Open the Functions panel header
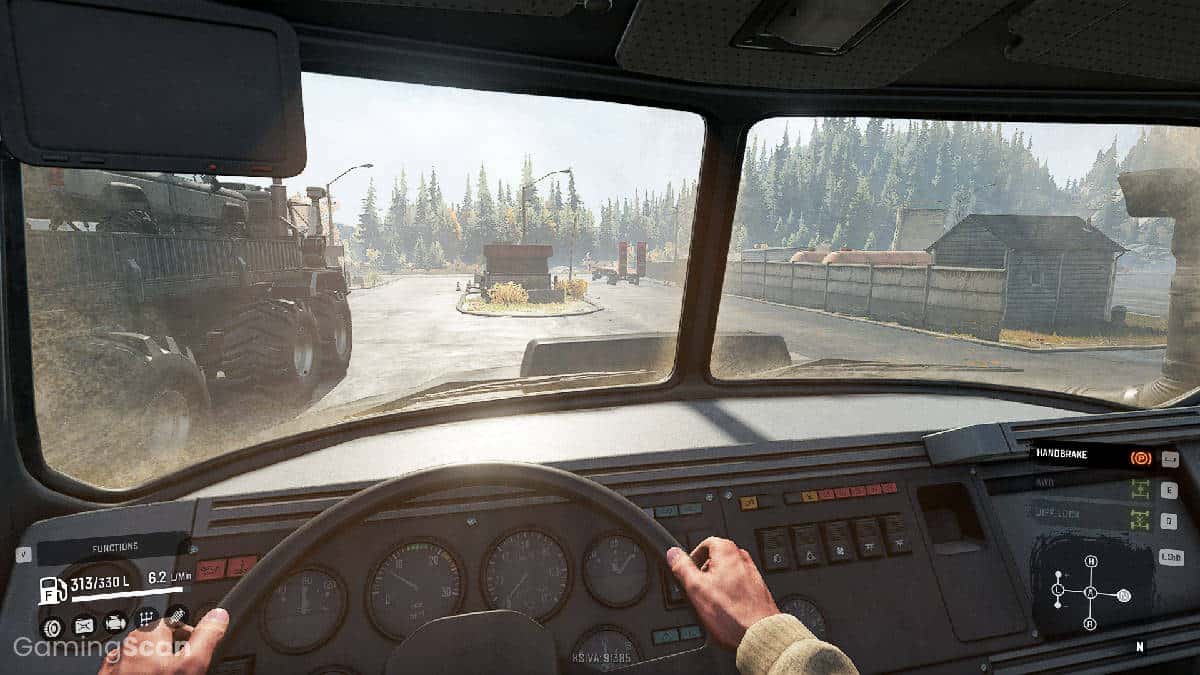This screenshot has height=675, width=1200. pyautogui.click(x=113, y=549)
